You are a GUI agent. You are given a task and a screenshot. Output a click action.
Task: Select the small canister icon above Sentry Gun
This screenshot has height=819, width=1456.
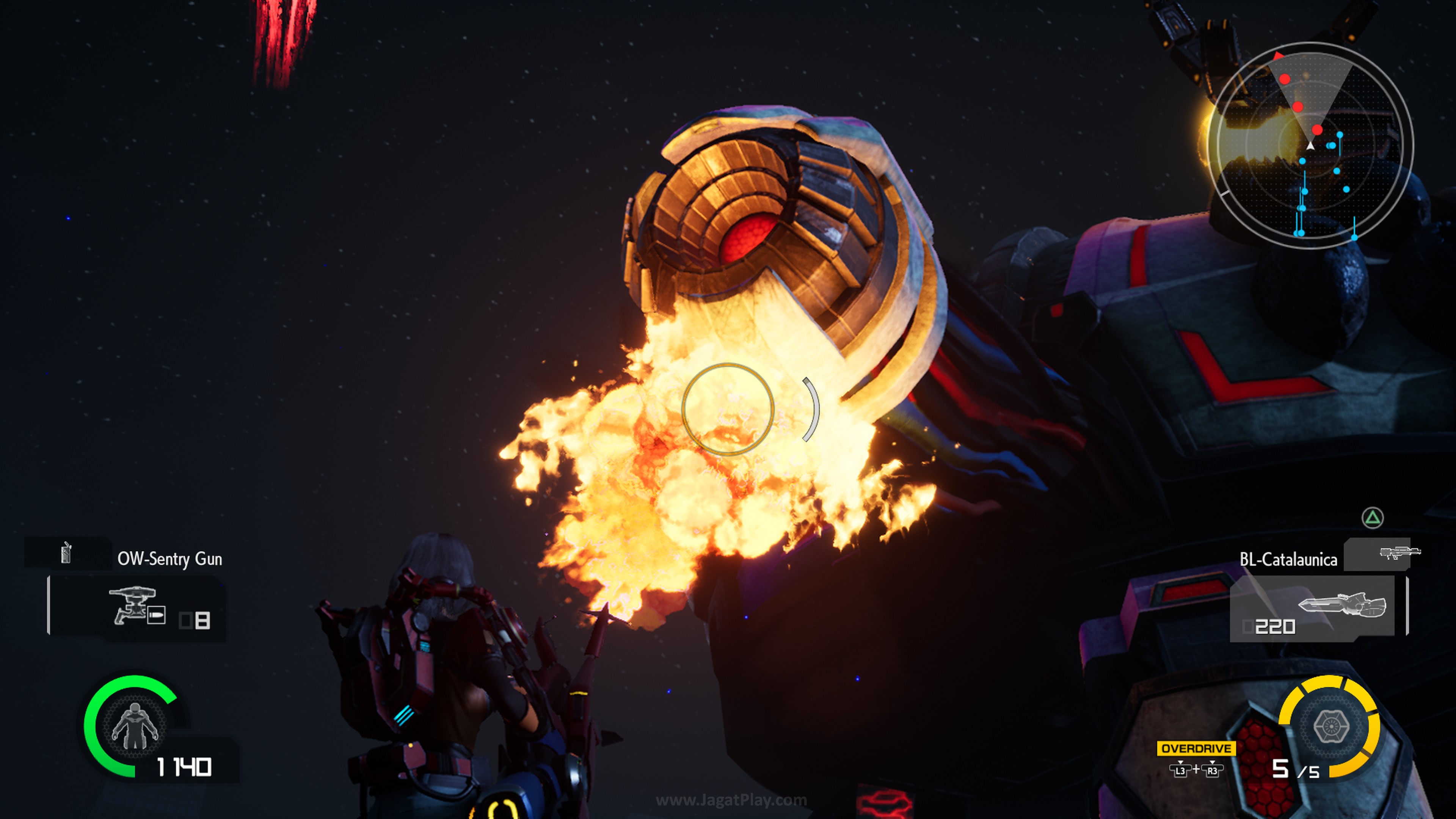click(66, 552)
